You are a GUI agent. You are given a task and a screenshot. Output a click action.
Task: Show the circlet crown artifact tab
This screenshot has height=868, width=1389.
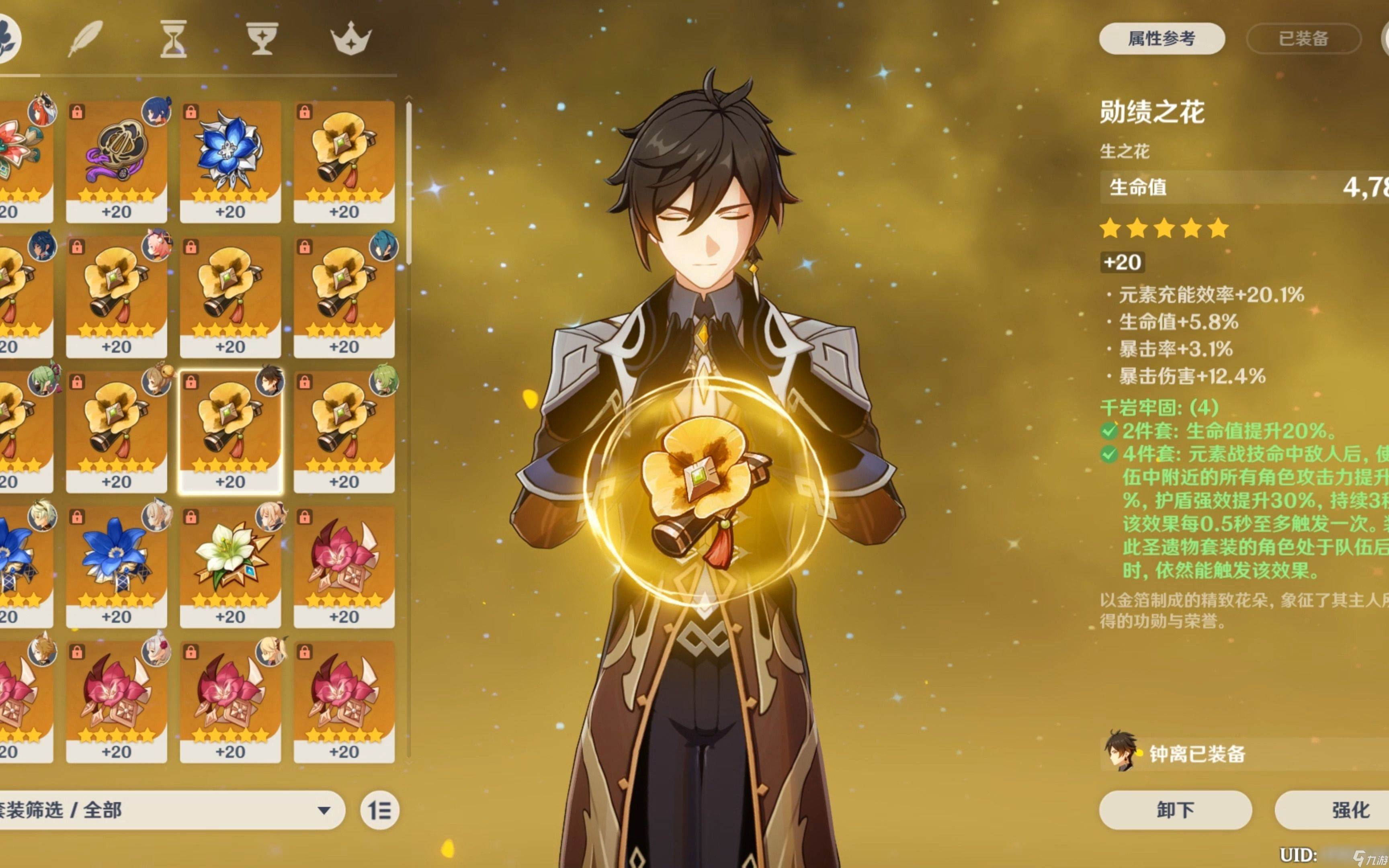[351, 39]
